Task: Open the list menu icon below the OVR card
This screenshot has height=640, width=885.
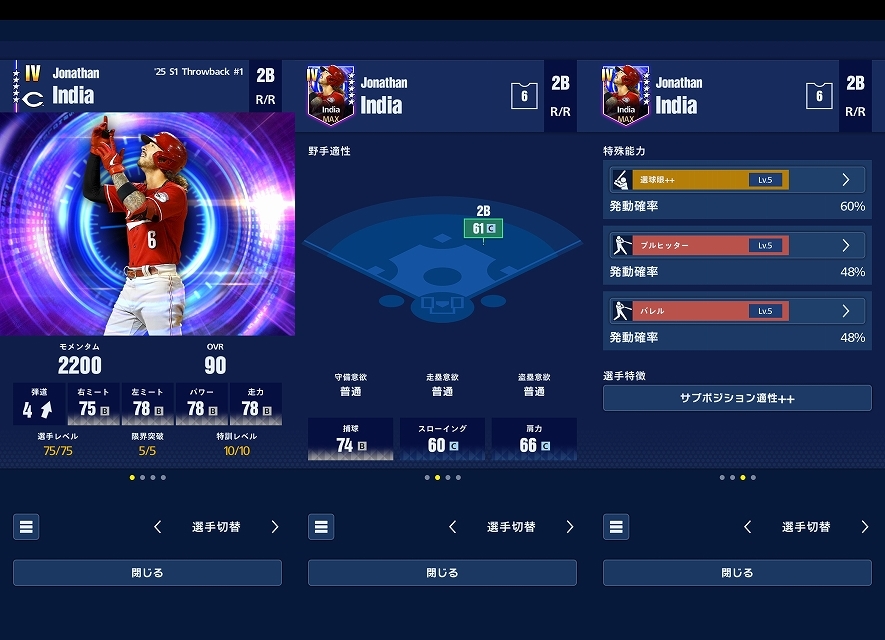Action: coord(26,527)
